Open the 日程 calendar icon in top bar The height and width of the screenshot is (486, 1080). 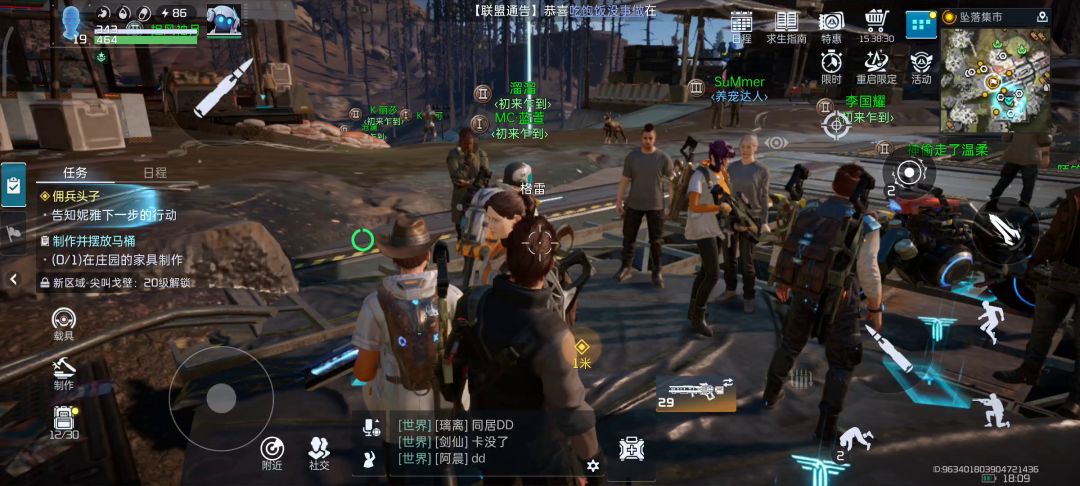(x=741, y=25)
